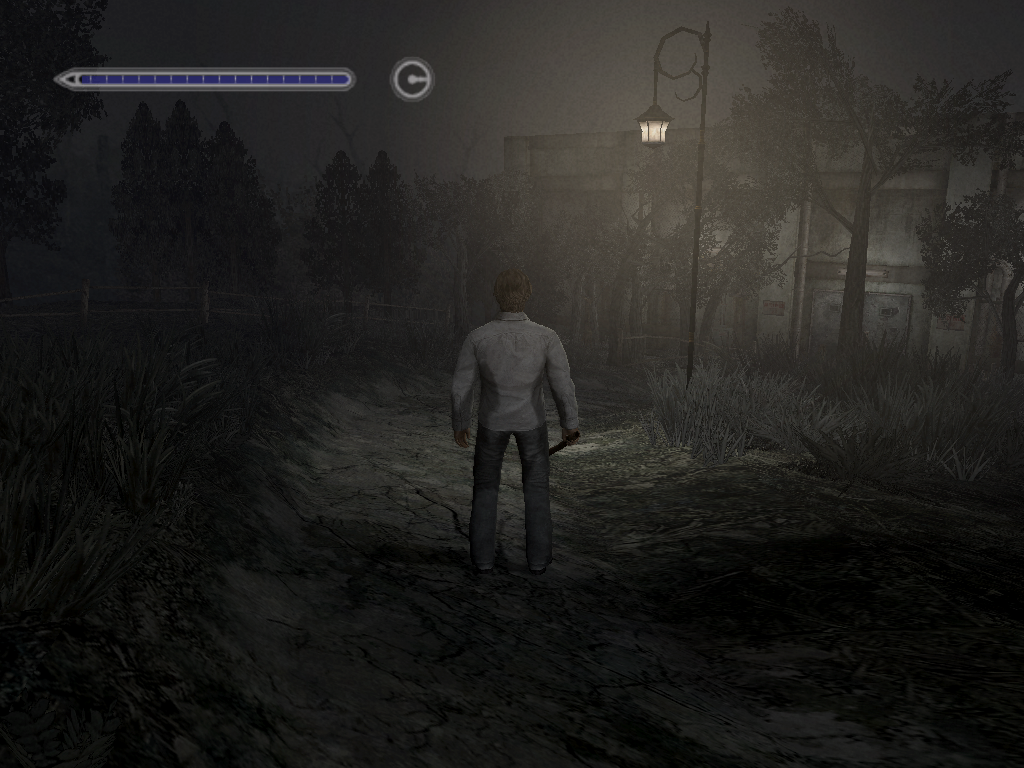Click the circular dial icon beside the health bar
Viewport: 1024px width, 768px height.
(412, 79)
